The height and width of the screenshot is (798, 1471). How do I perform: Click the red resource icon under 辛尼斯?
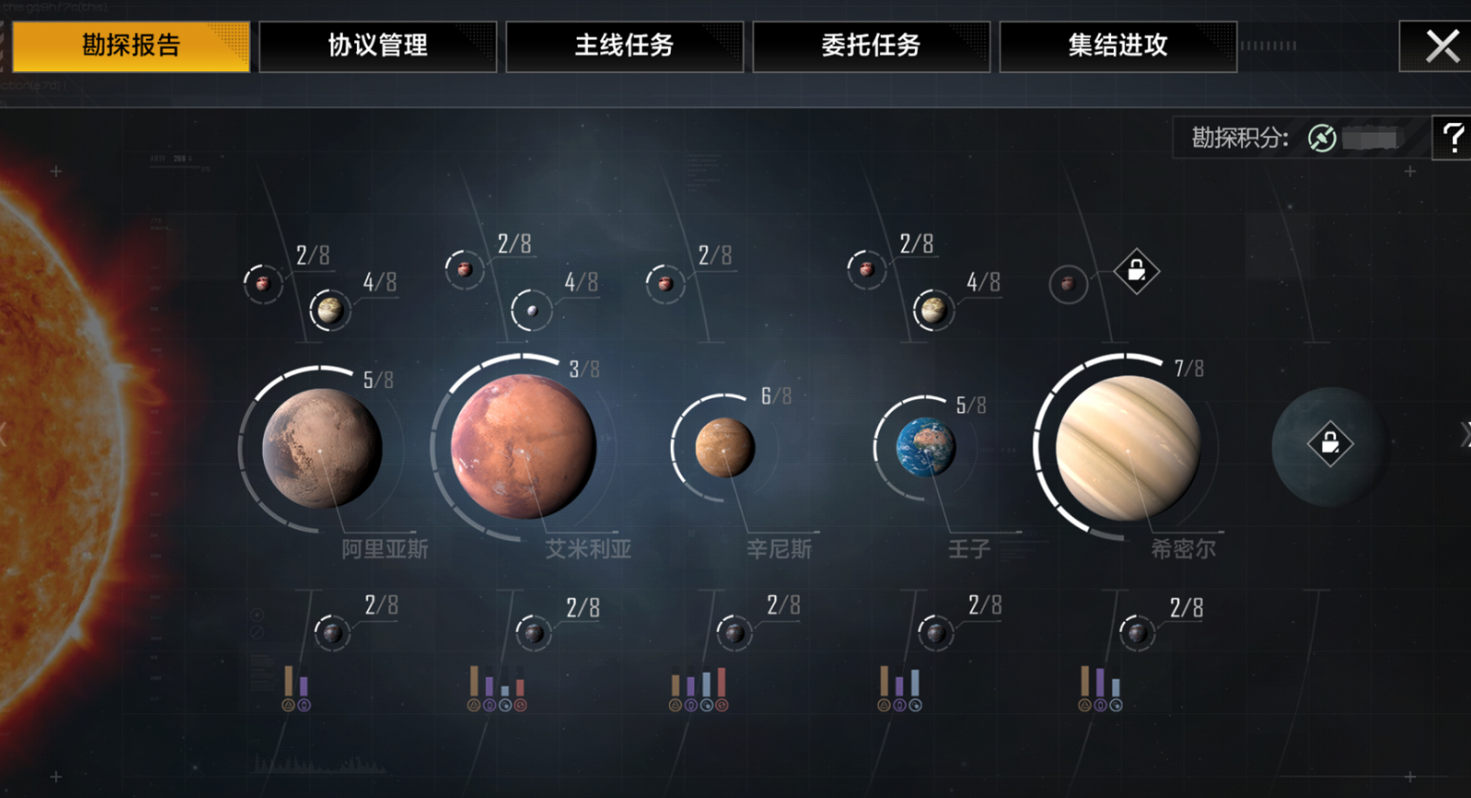[724, 704]
